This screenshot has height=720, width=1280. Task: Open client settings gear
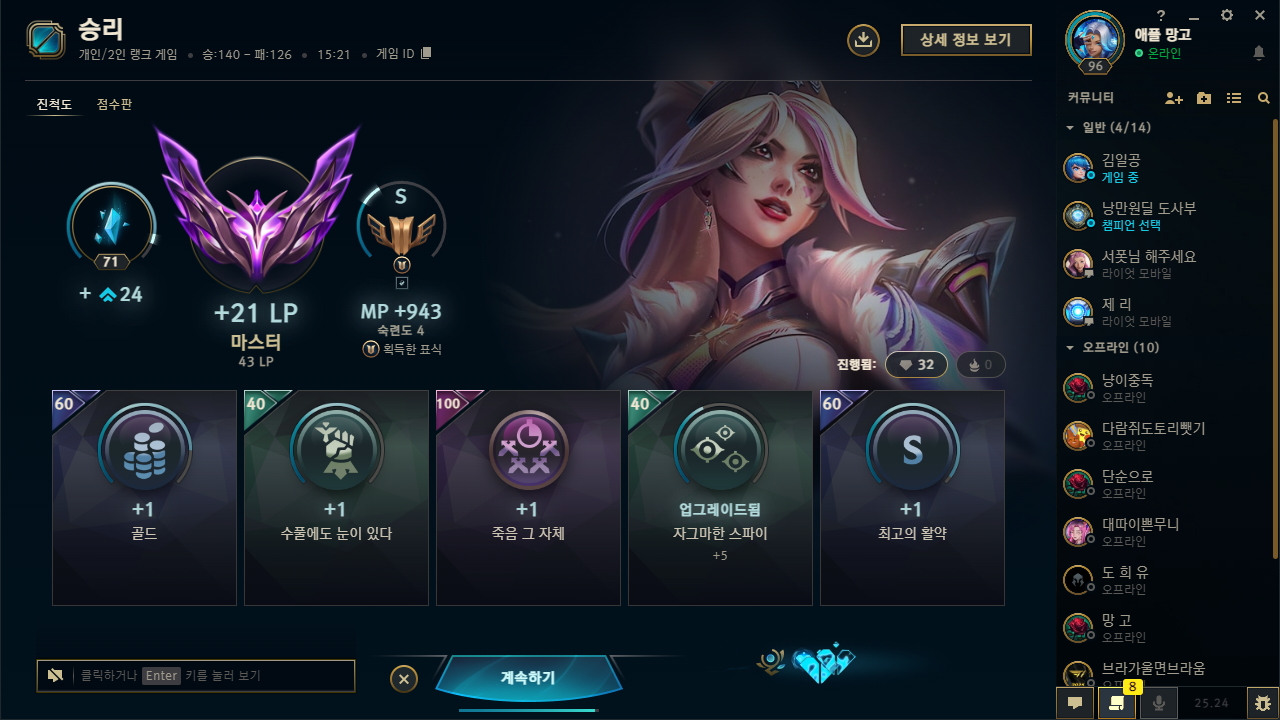1227,15
